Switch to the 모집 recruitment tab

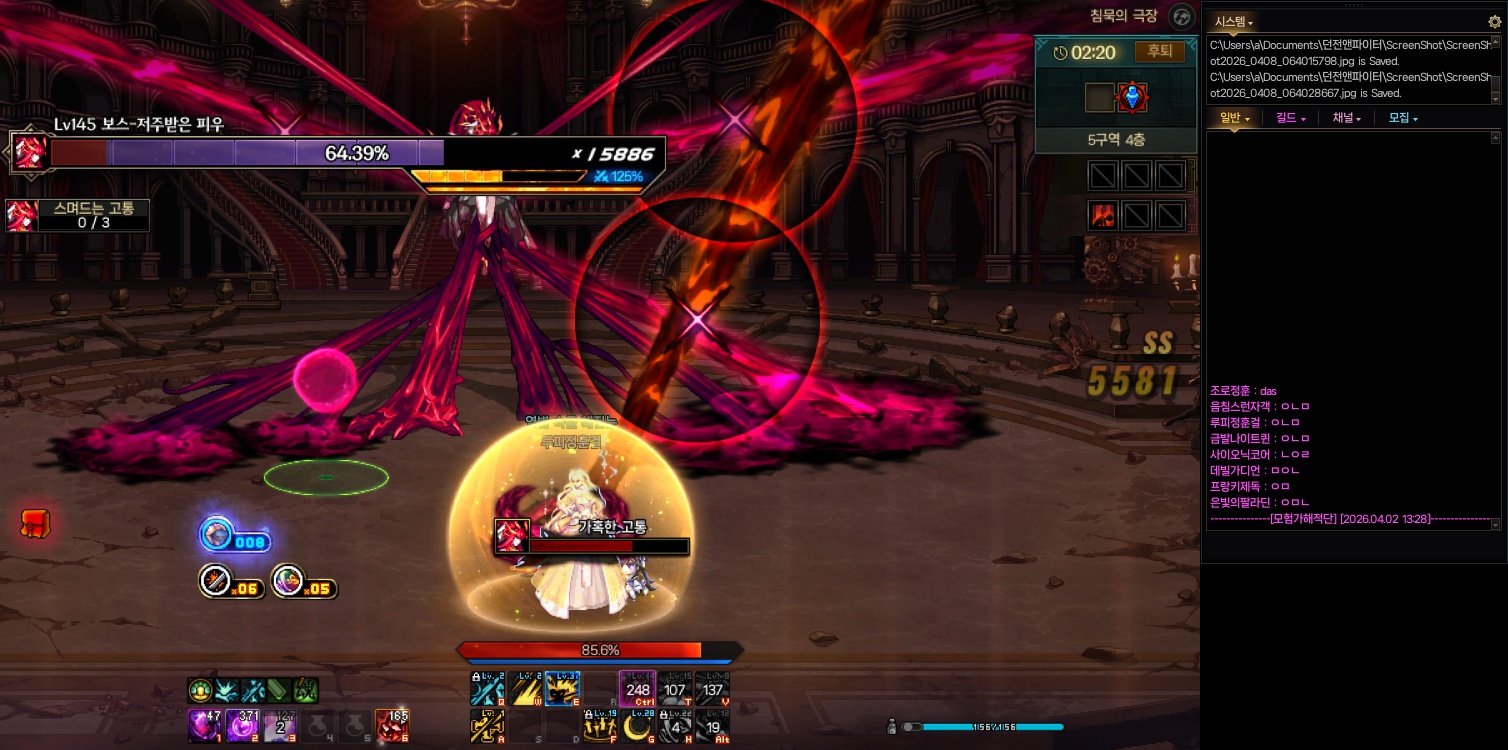pyautogui.click(x=1402, y=118)
